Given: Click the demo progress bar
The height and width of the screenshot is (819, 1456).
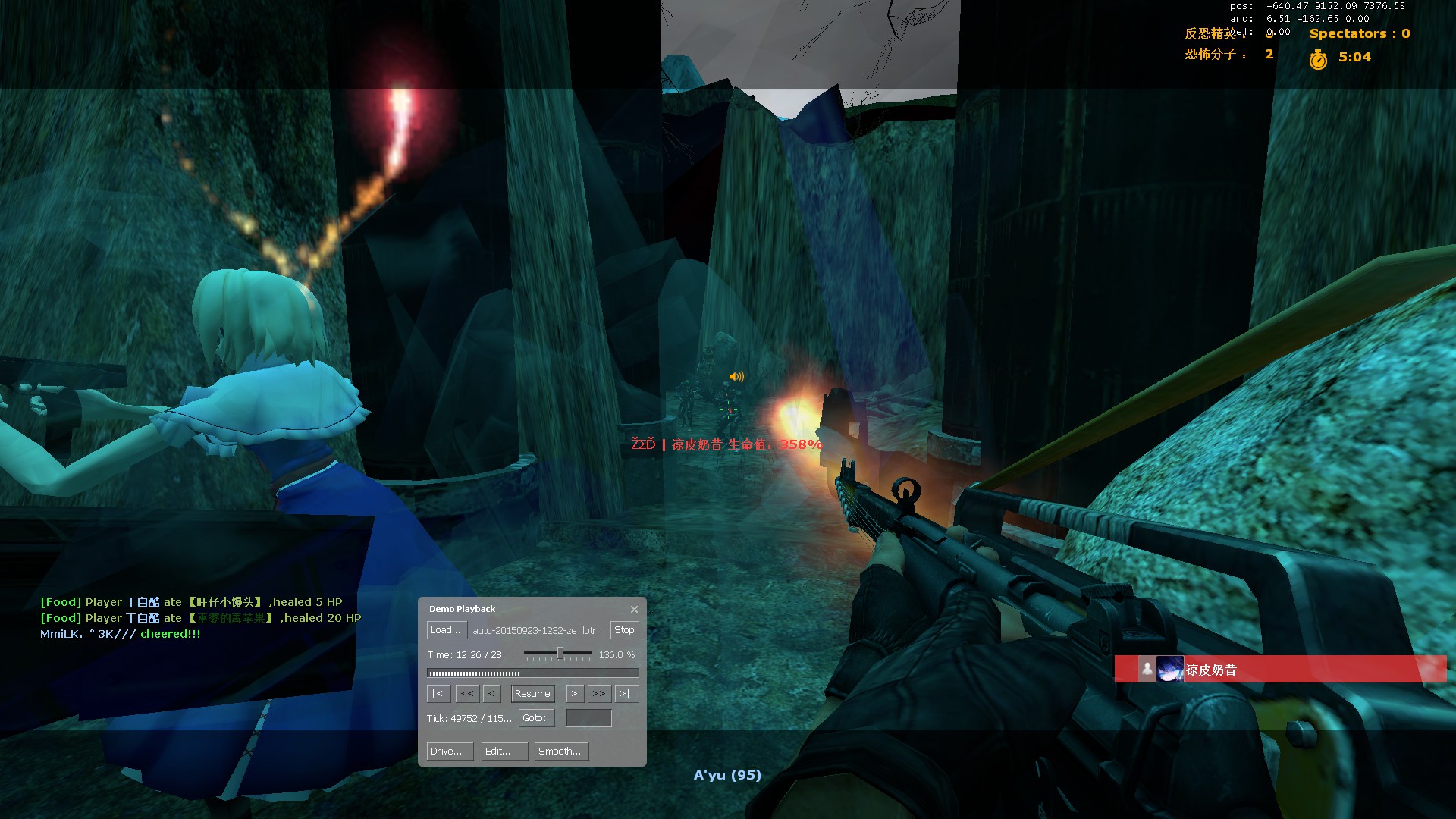Looking at the screenshot, I should click(532, 673).
